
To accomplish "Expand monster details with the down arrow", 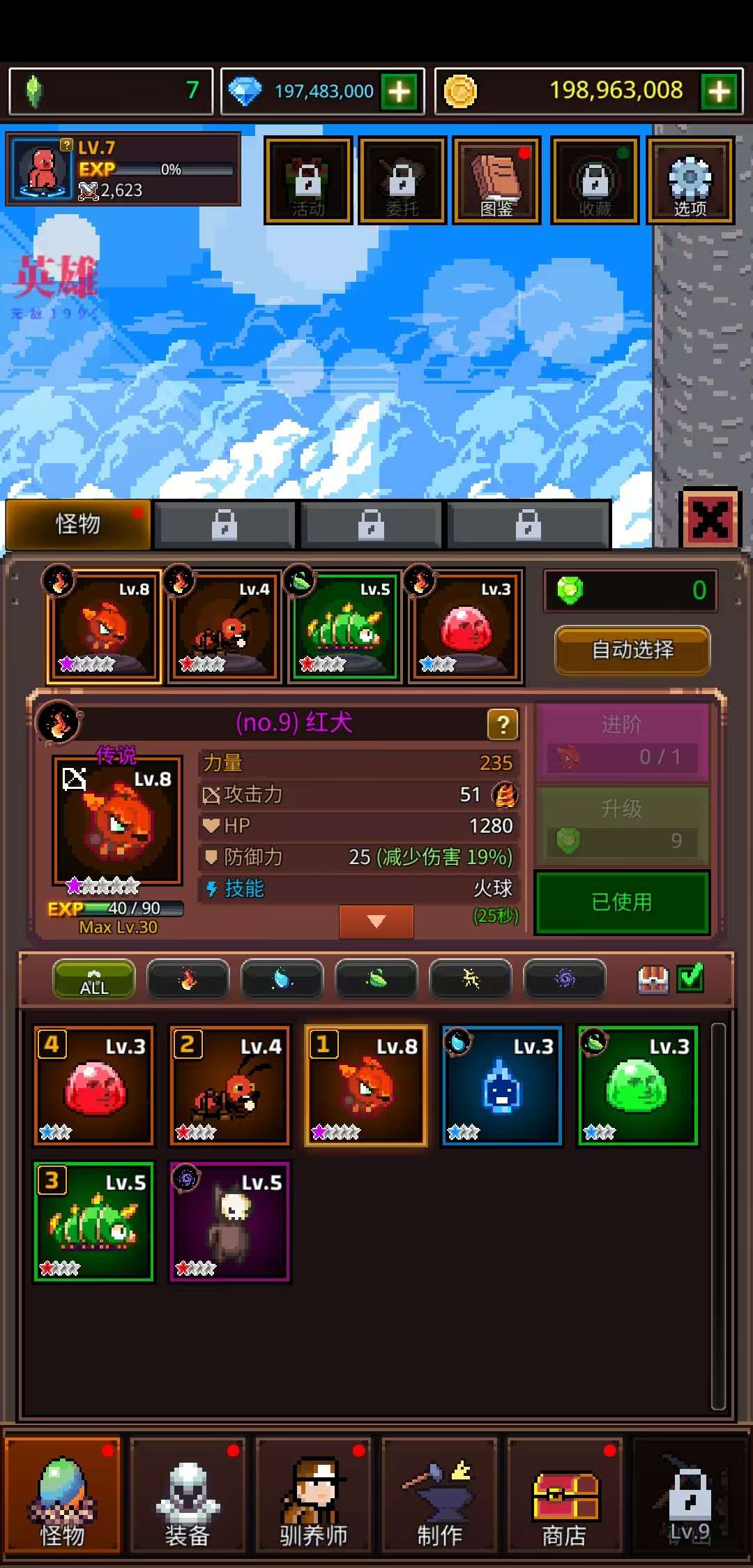I will click(376, 921).
